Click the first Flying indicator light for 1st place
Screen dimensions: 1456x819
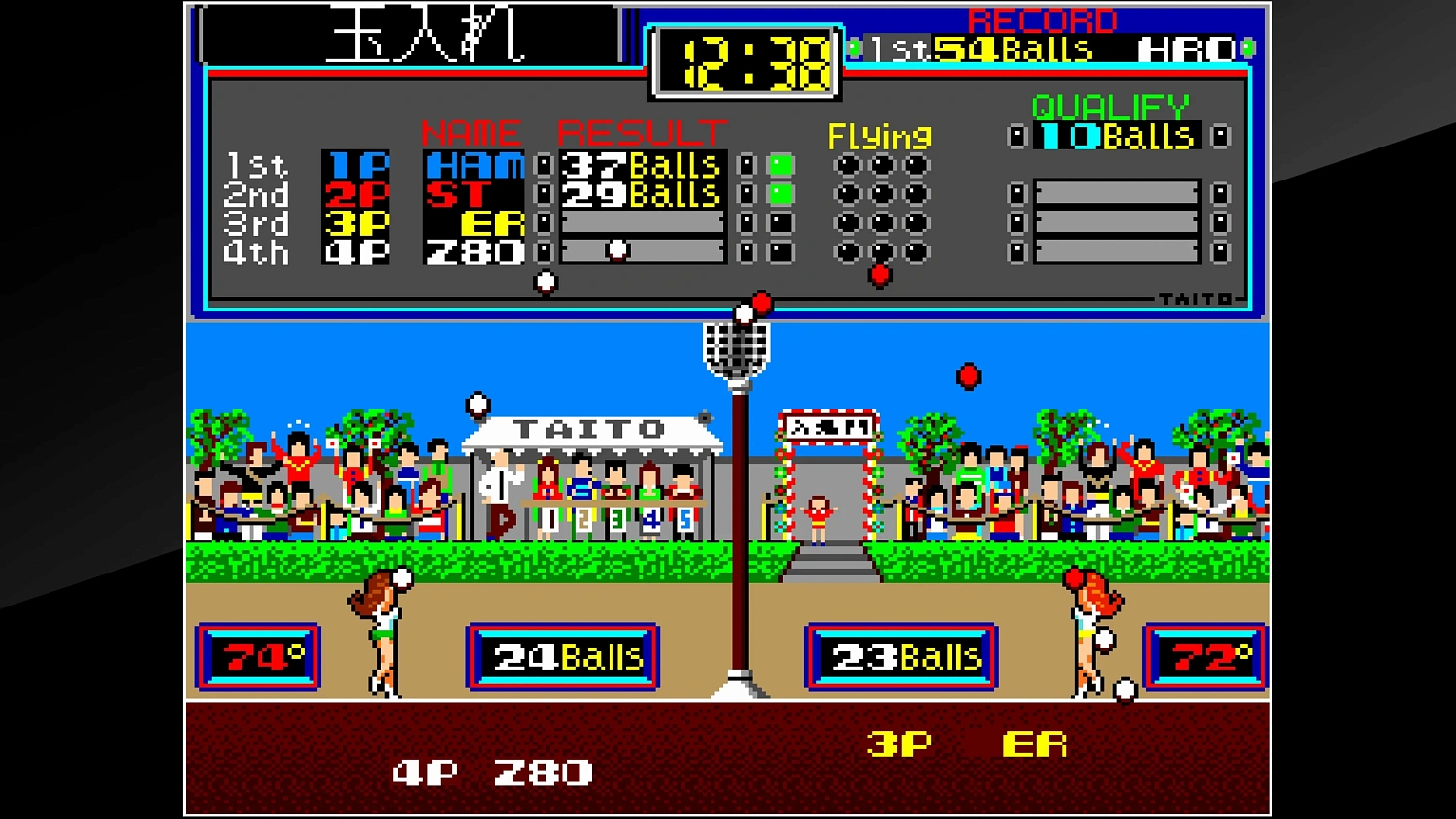[x=846, y=165]
